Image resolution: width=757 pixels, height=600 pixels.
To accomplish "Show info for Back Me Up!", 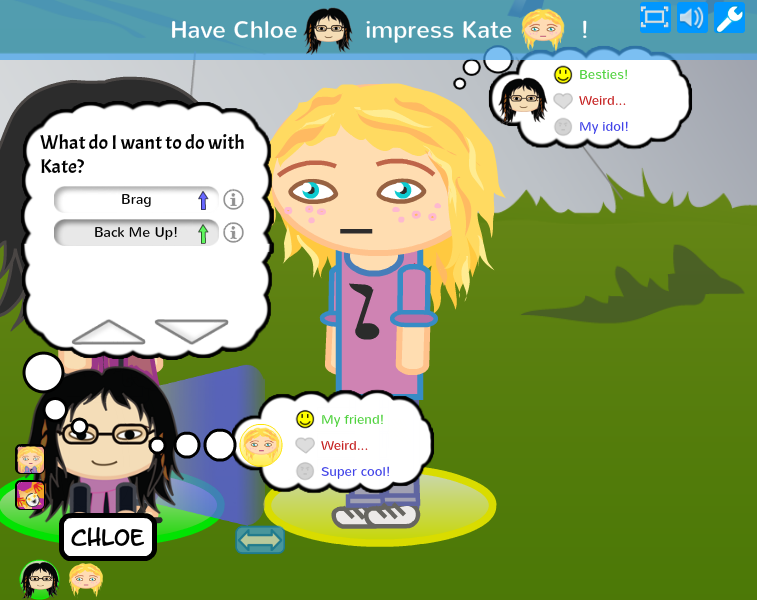I will (234, 233).
